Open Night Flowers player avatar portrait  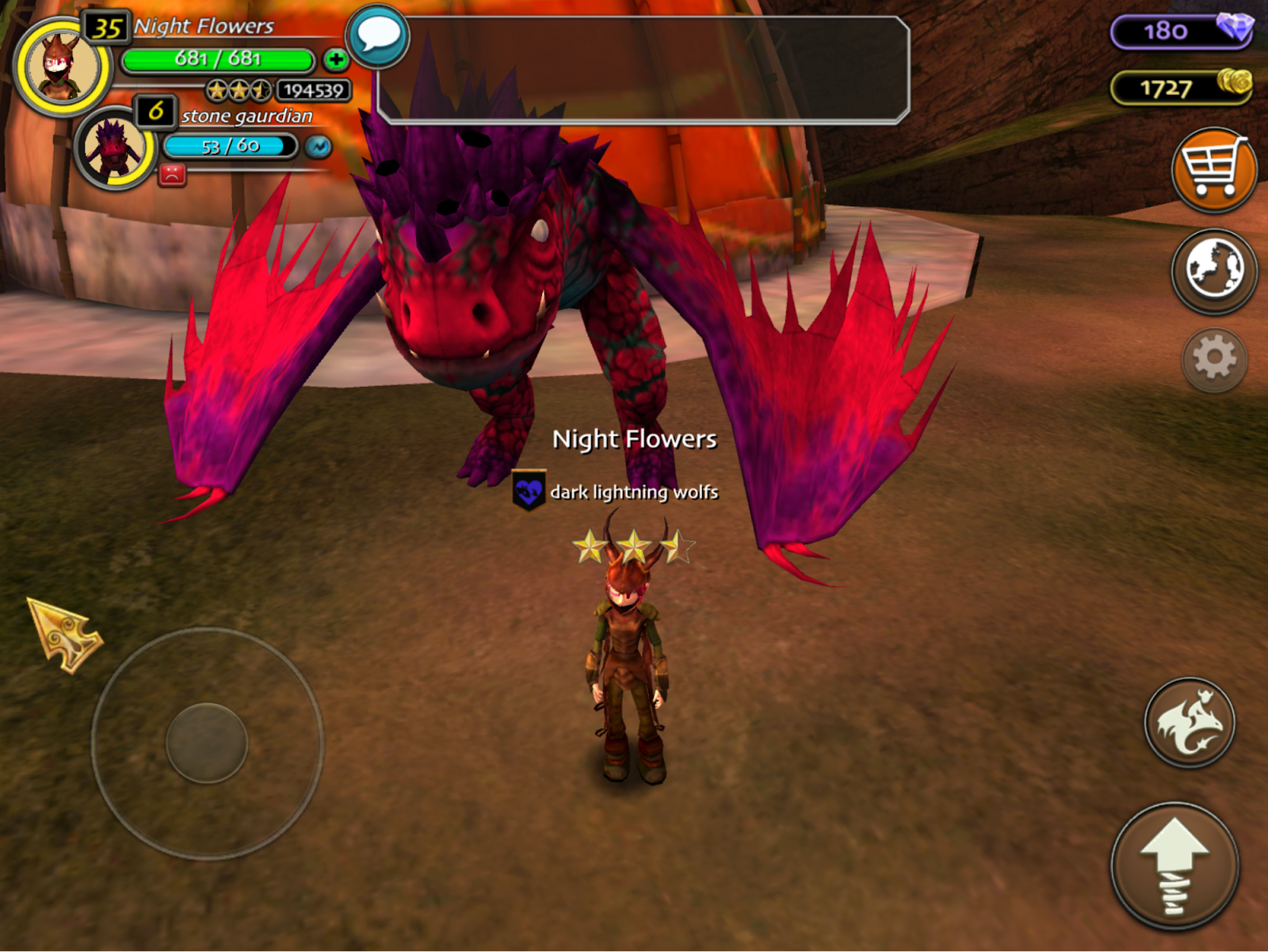point(62,67)
